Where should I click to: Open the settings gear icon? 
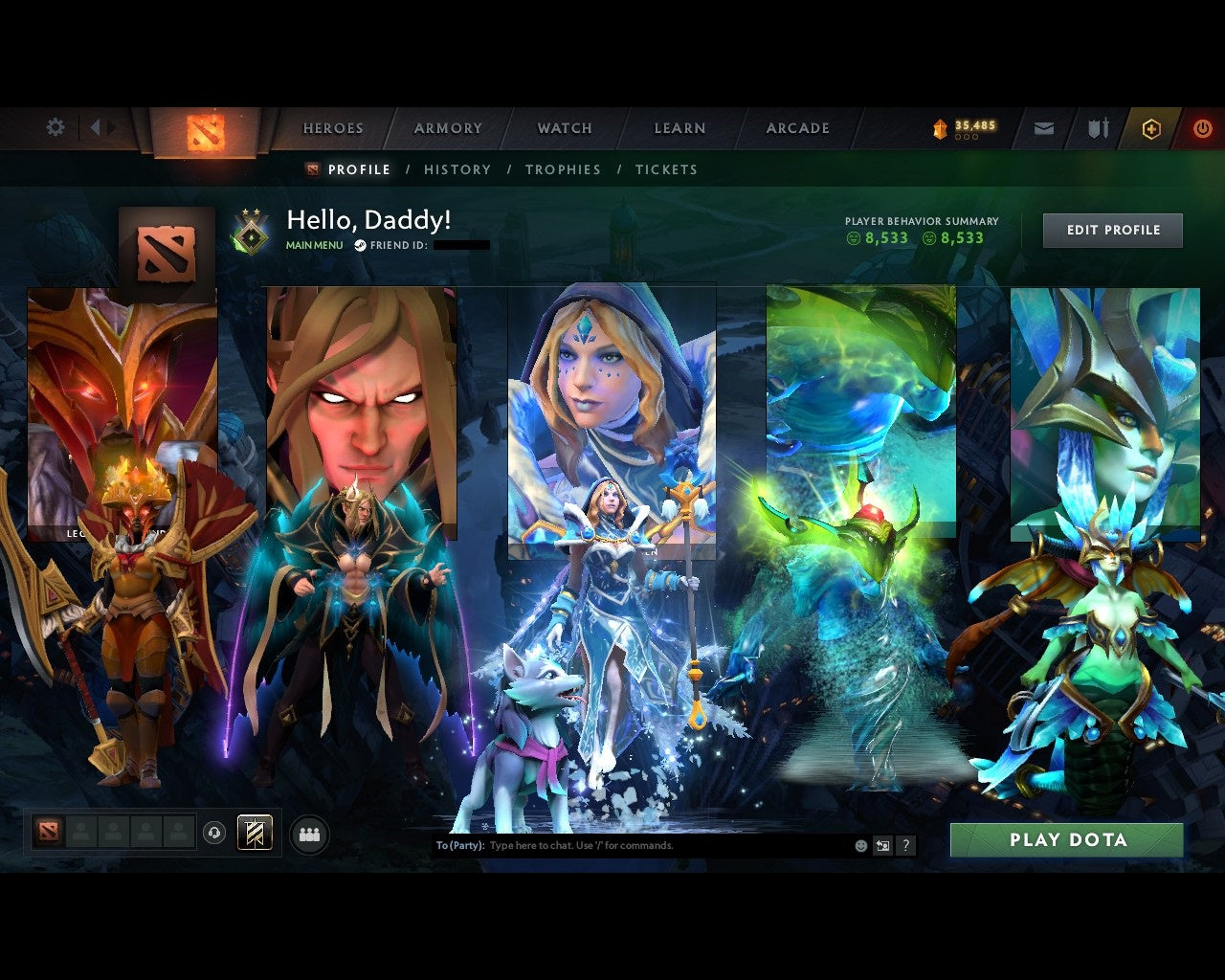click(x=55, y=126)
